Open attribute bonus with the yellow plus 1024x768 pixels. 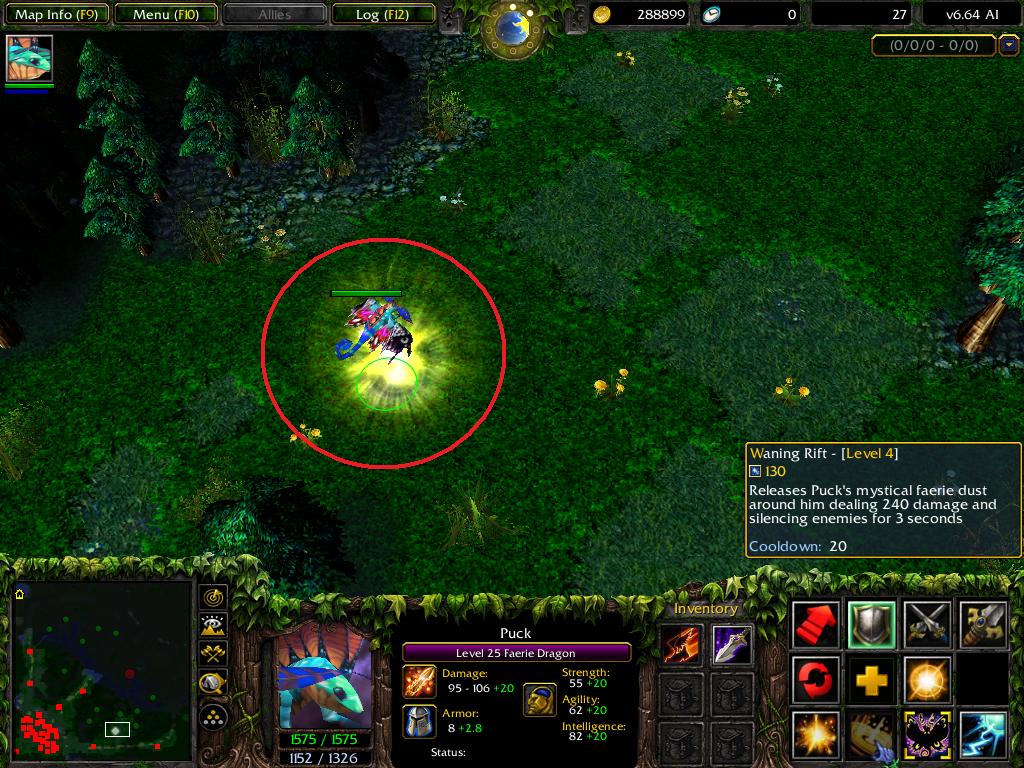pyautogui.click(x=872, y=681)
